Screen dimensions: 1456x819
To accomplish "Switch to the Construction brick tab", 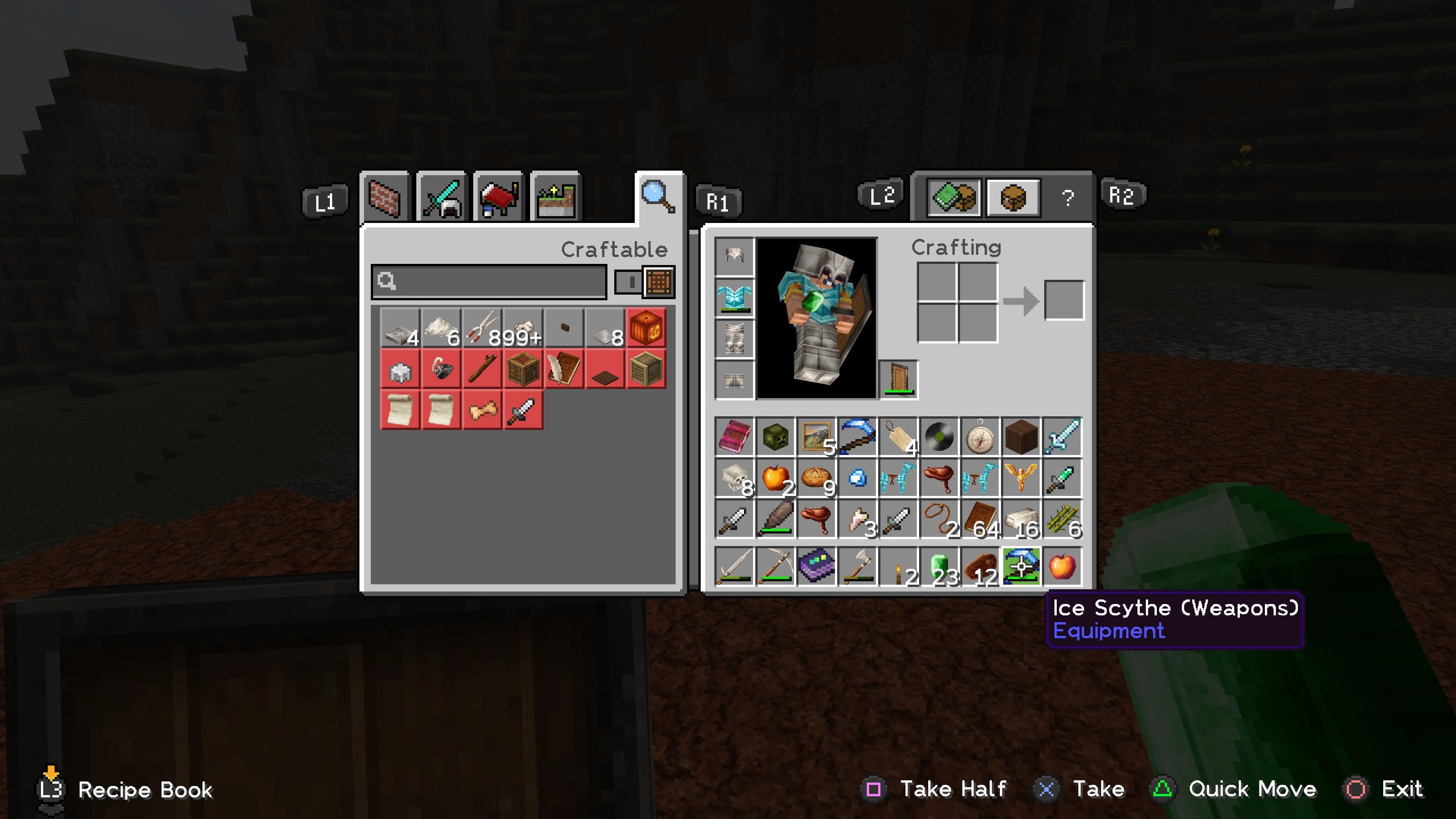I will (x=384, y=198).
